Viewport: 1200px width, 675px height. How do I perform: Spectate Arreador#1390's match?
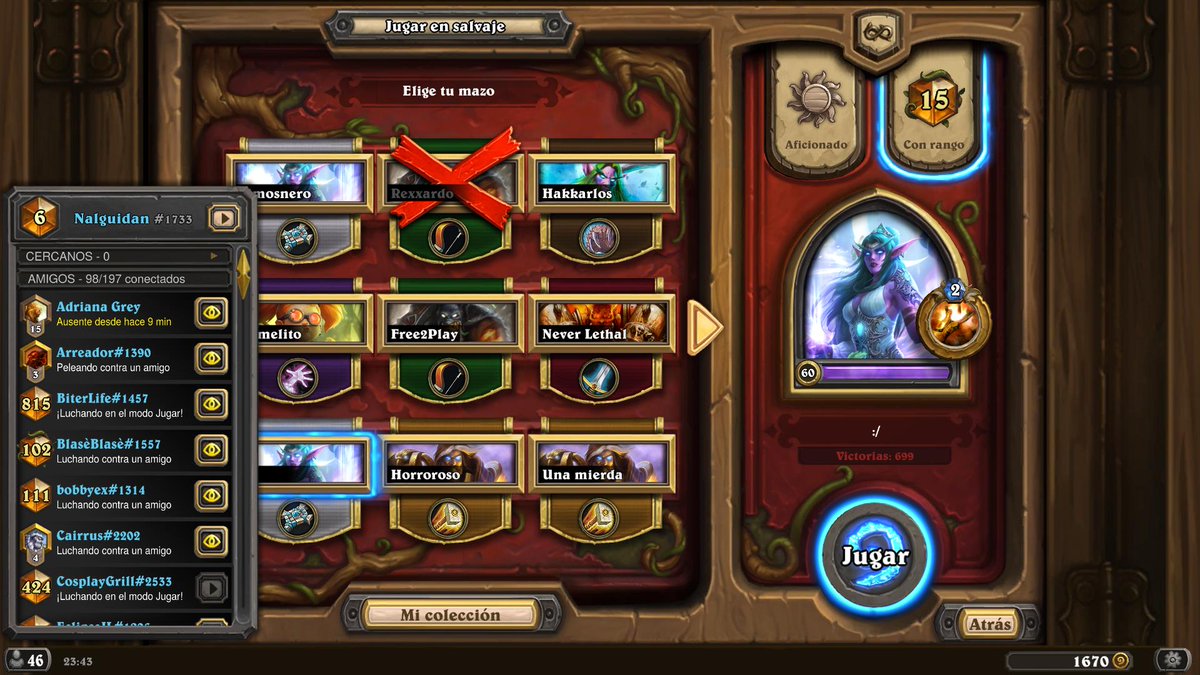tap(211, 358)
